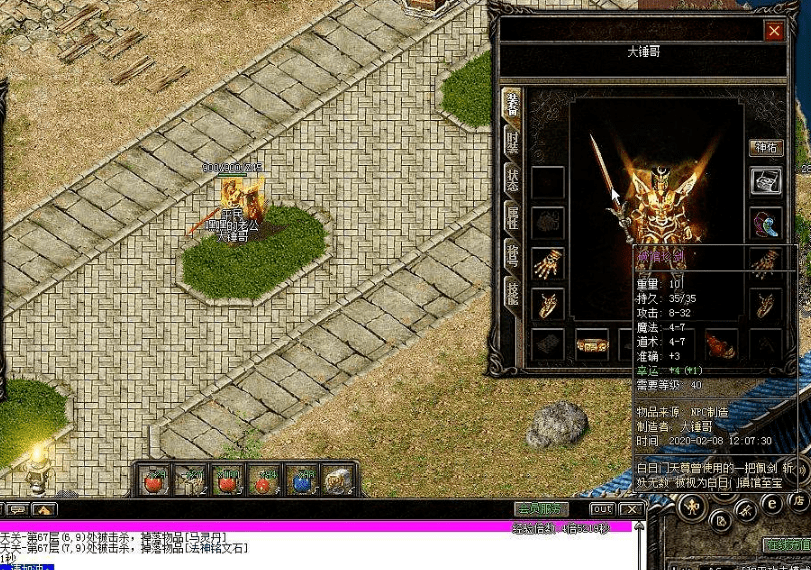Close the 大锤哥 character panel

point(773,31)
